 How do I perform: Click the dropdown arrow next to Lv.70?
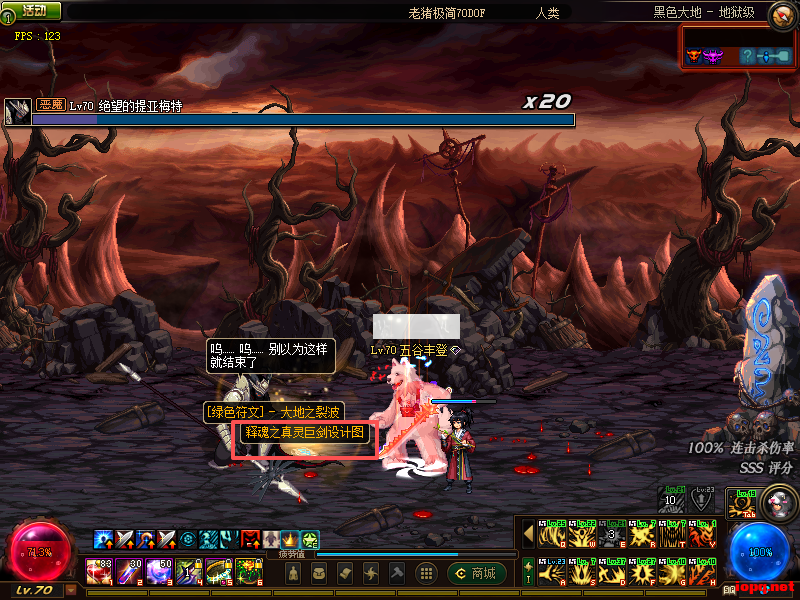71,590
